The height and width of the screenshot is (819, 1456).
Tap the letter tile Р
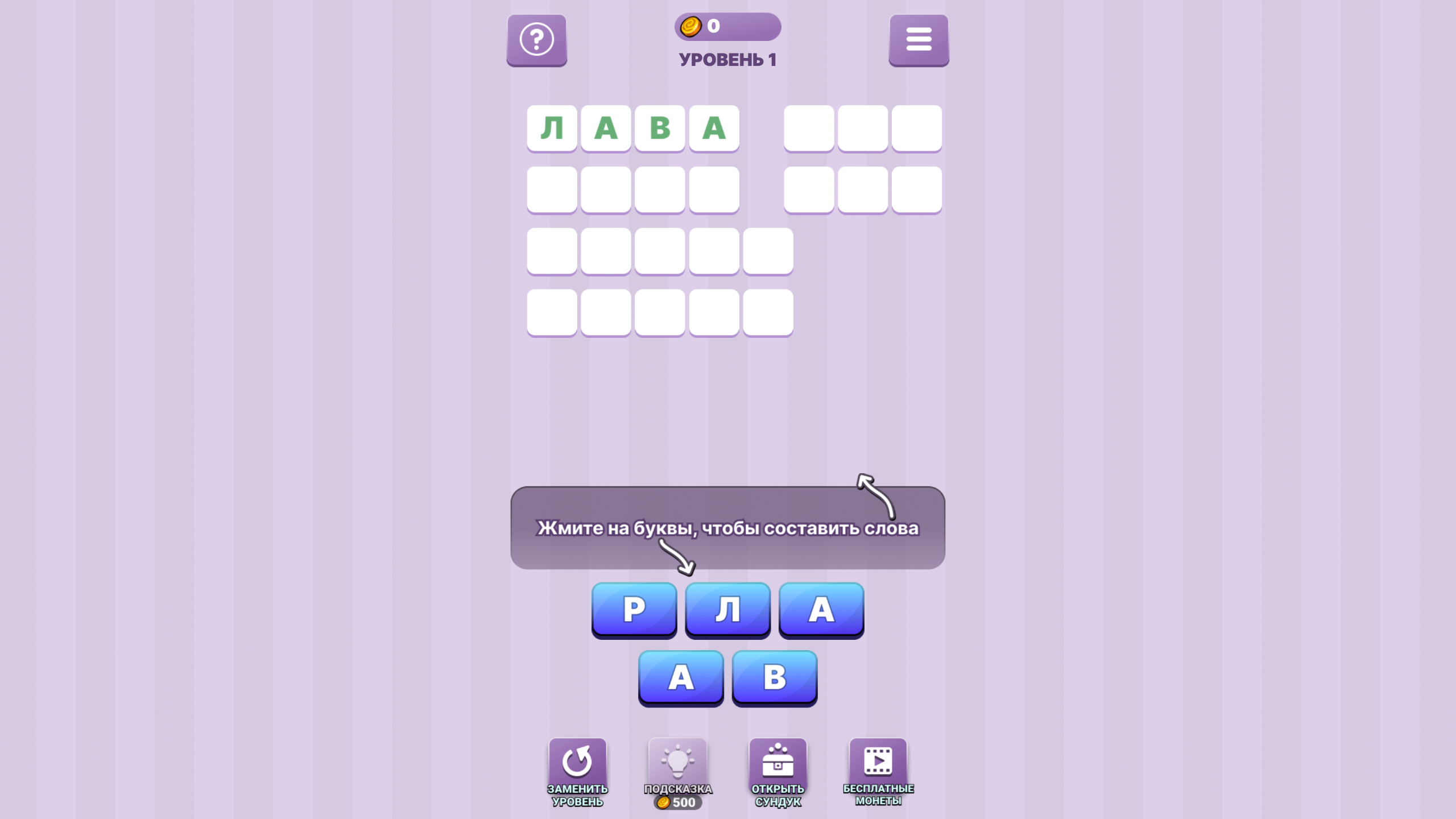[634, 610]
